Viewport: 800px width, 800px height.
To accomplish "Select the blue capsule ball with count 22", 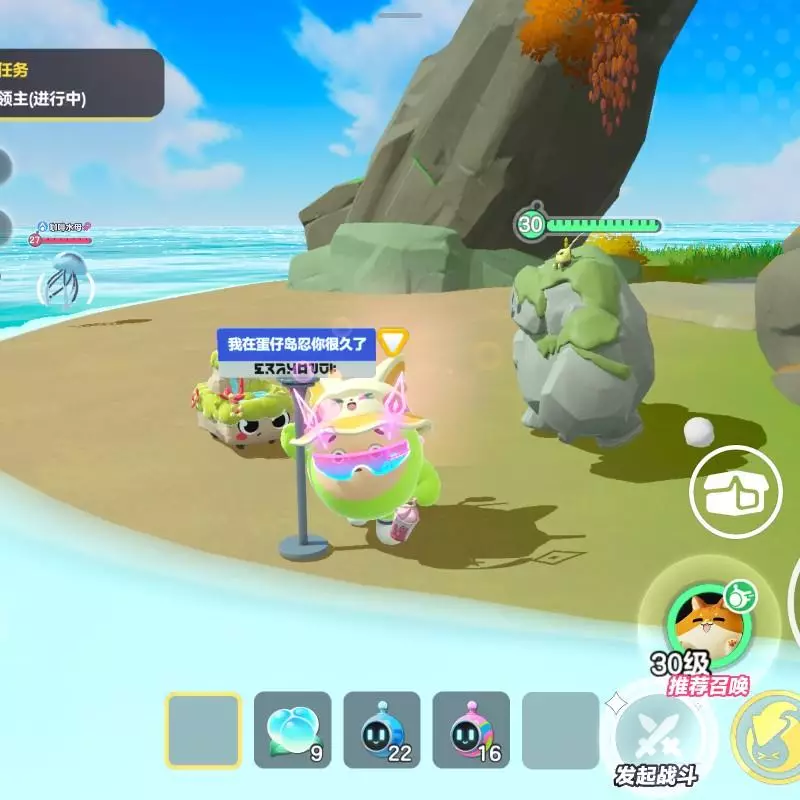I will click(x=381, y=730).
